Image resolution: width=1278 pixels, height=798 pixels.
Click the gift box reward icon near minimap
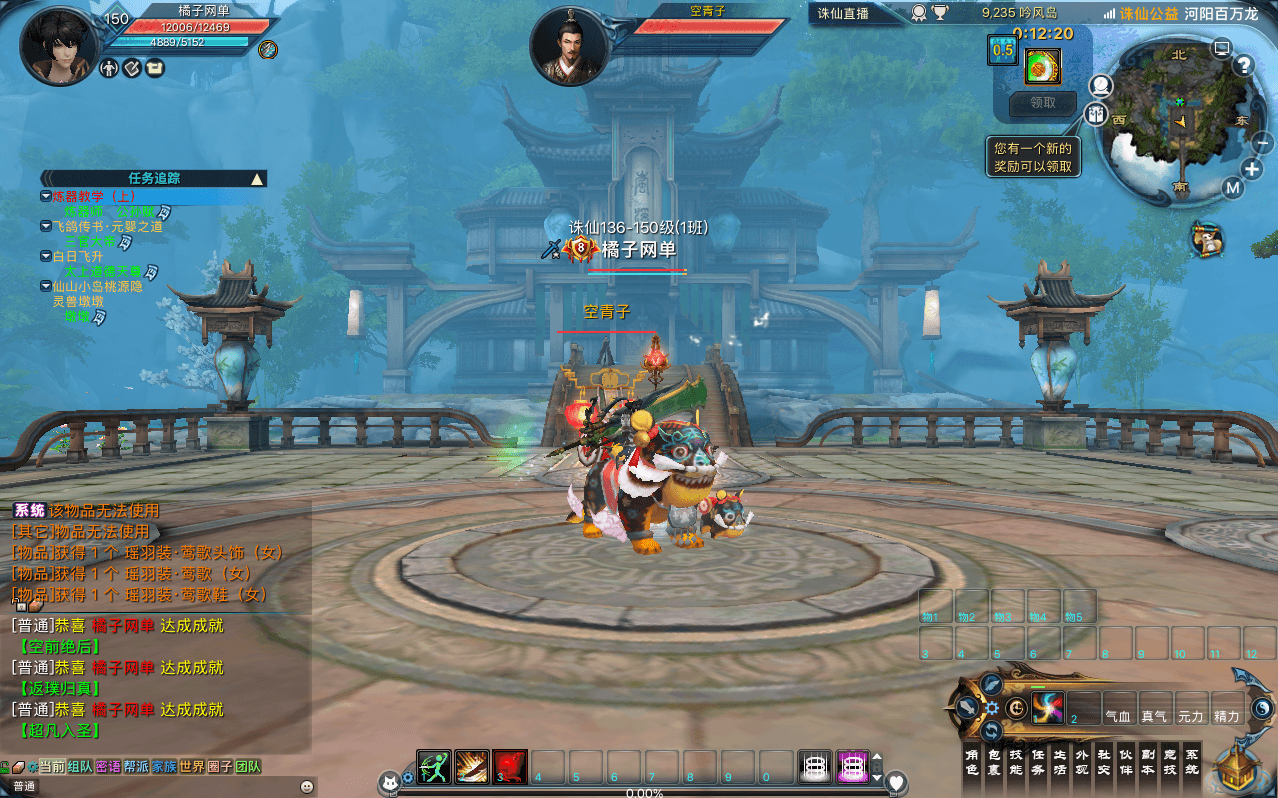(1042, 67)
